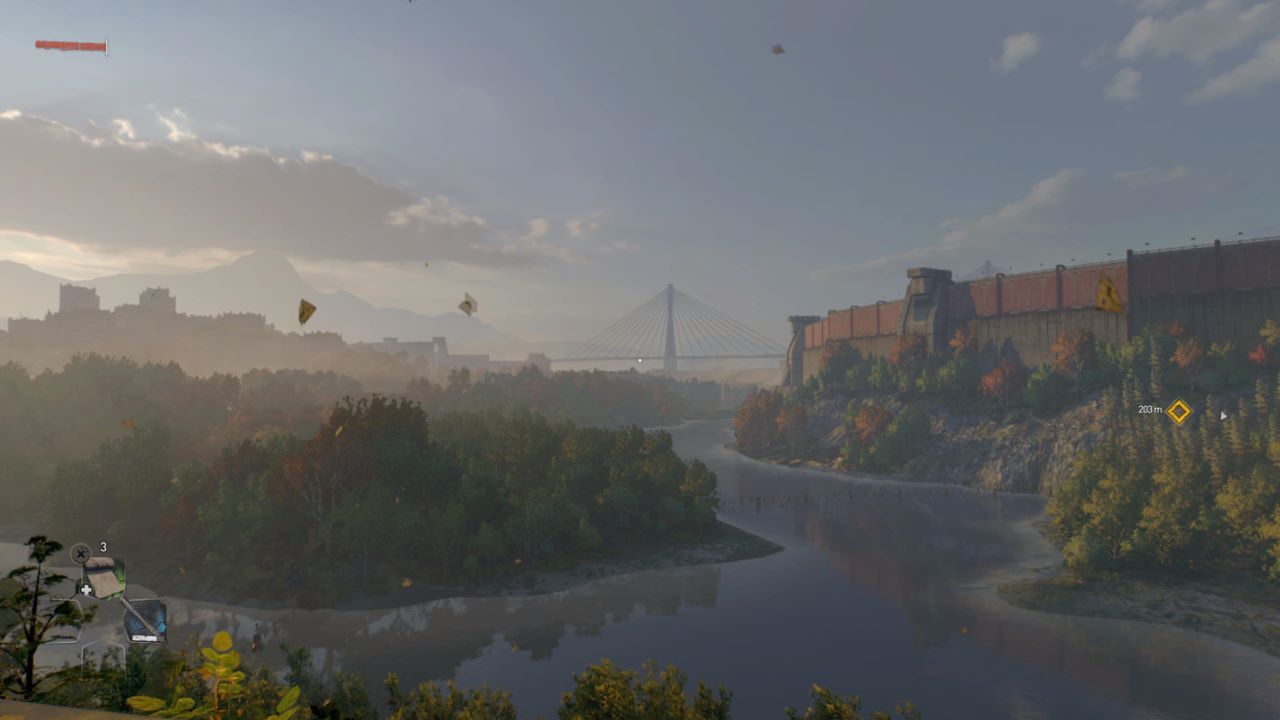1280x720 pixels.
Task: Click the item count number 3 above the bandage
Action: click(103, 547)
